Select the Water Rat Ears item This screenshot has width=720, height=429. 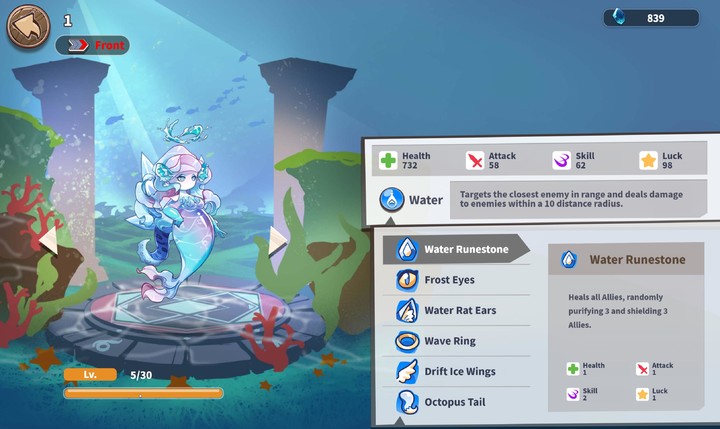click(x=456, y=310)
